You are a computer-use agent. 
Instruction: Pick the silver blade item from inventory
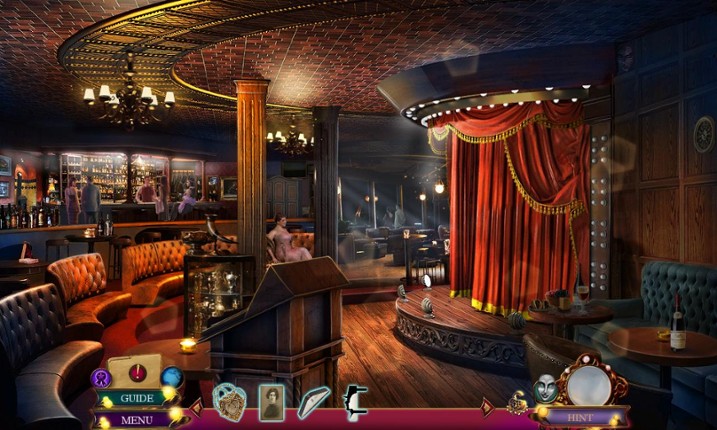coord(313,401)
